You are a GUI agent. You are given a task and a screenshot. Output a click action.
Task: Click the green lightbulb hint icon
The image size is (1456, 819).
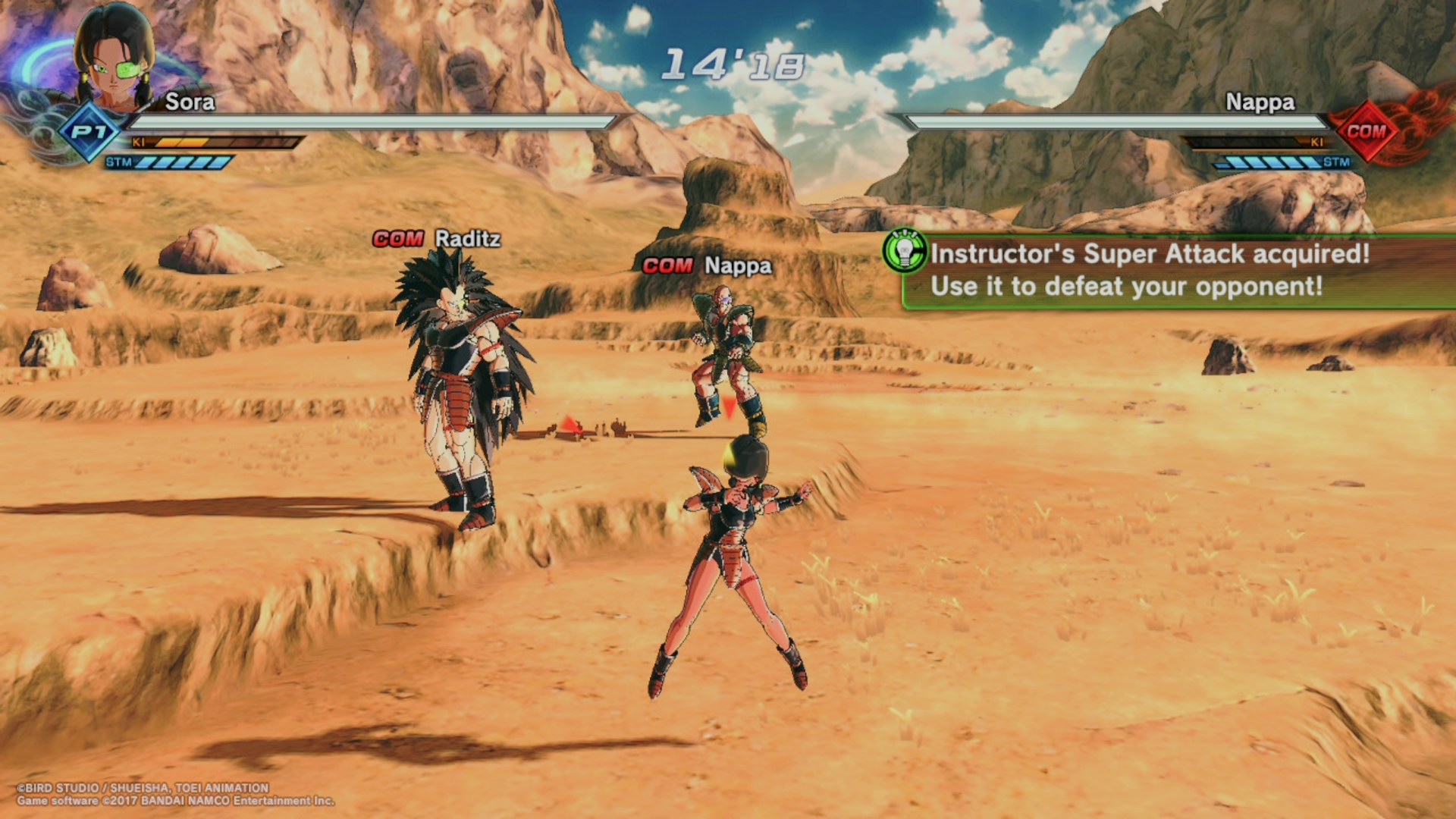pos(905,251)
